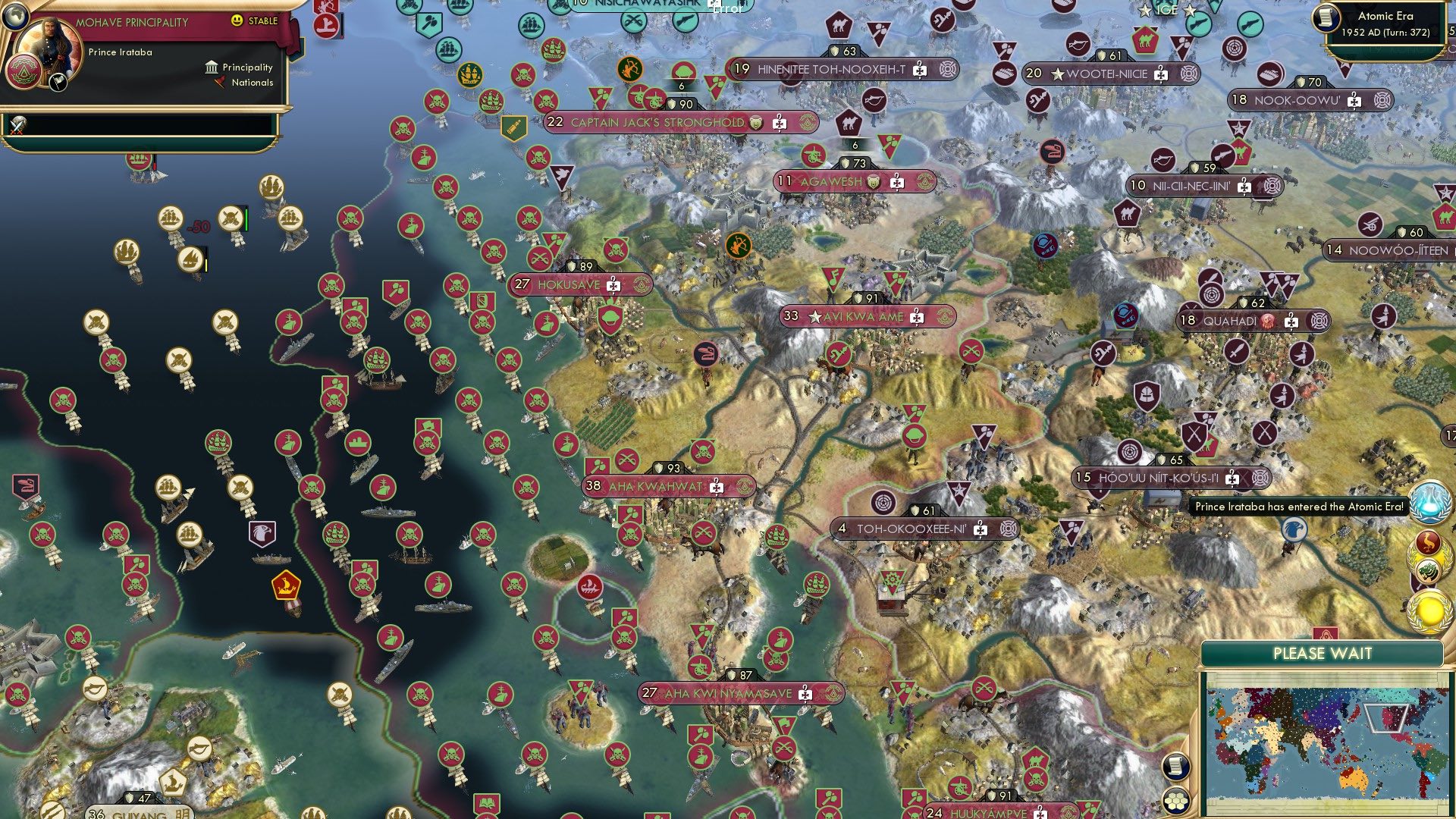Click the blue beaker technology notification icon
The width and height of the screenshot is (1456, 819).
[x=1430, y=500]
